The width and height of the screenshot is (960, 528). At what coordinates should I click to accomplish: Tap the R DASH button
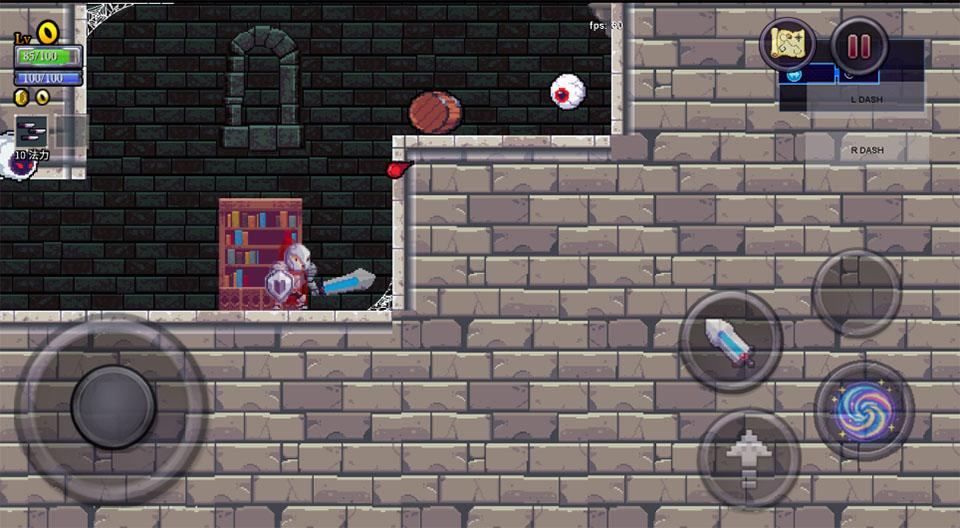866,150
